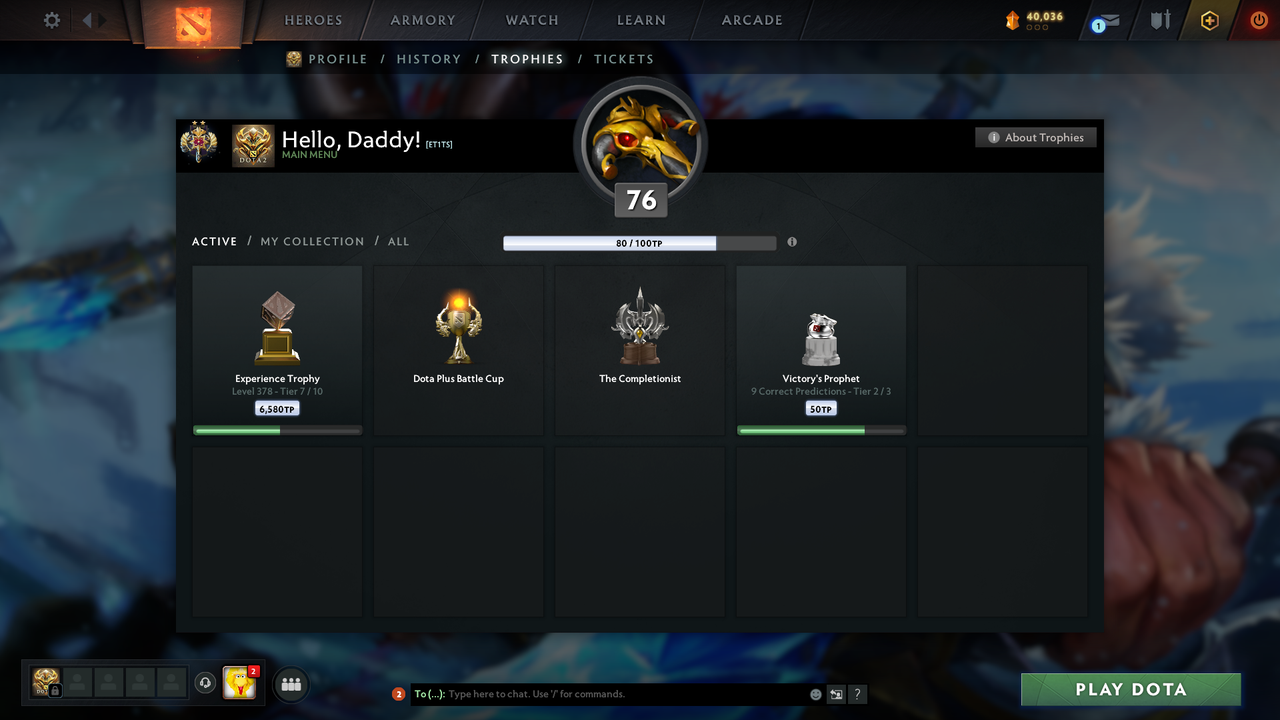Expand the trophy progress info tooltip

pos(792,242)
